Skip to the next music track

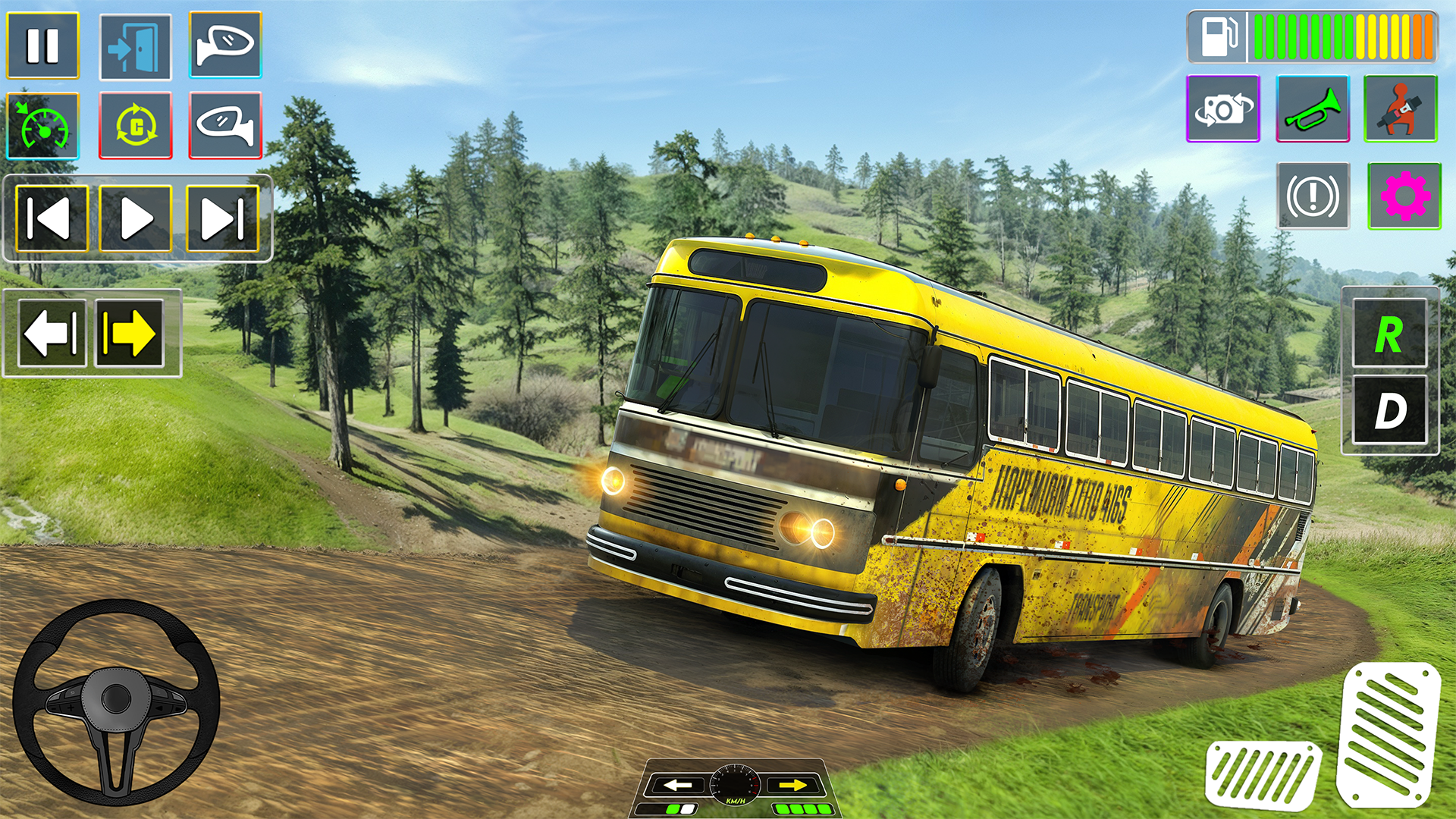click(x=222, y=219)
